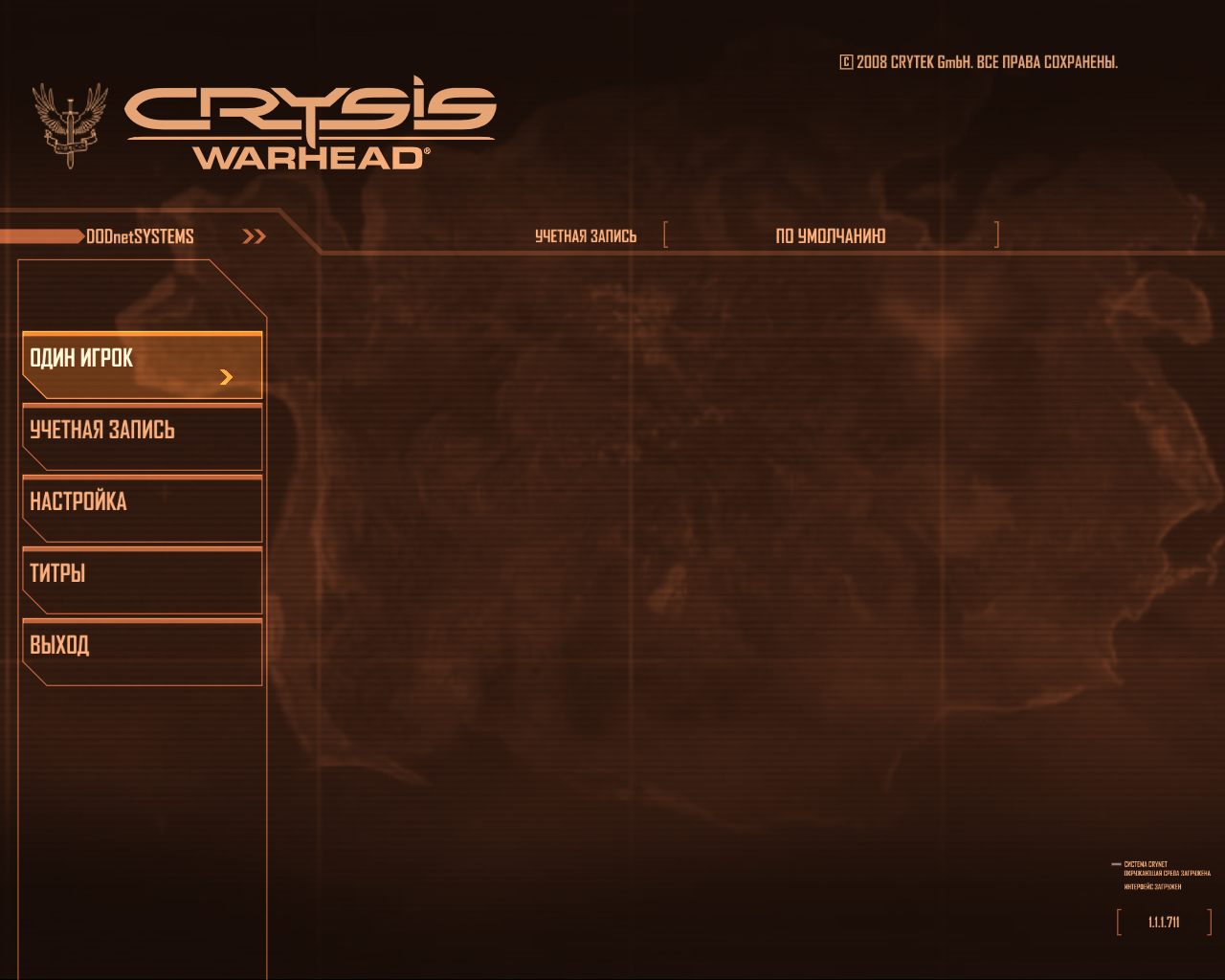Screen dimensions: 1225x980
Task: Click version number 1.1.1.711
Action: [x=1163, y=921]
